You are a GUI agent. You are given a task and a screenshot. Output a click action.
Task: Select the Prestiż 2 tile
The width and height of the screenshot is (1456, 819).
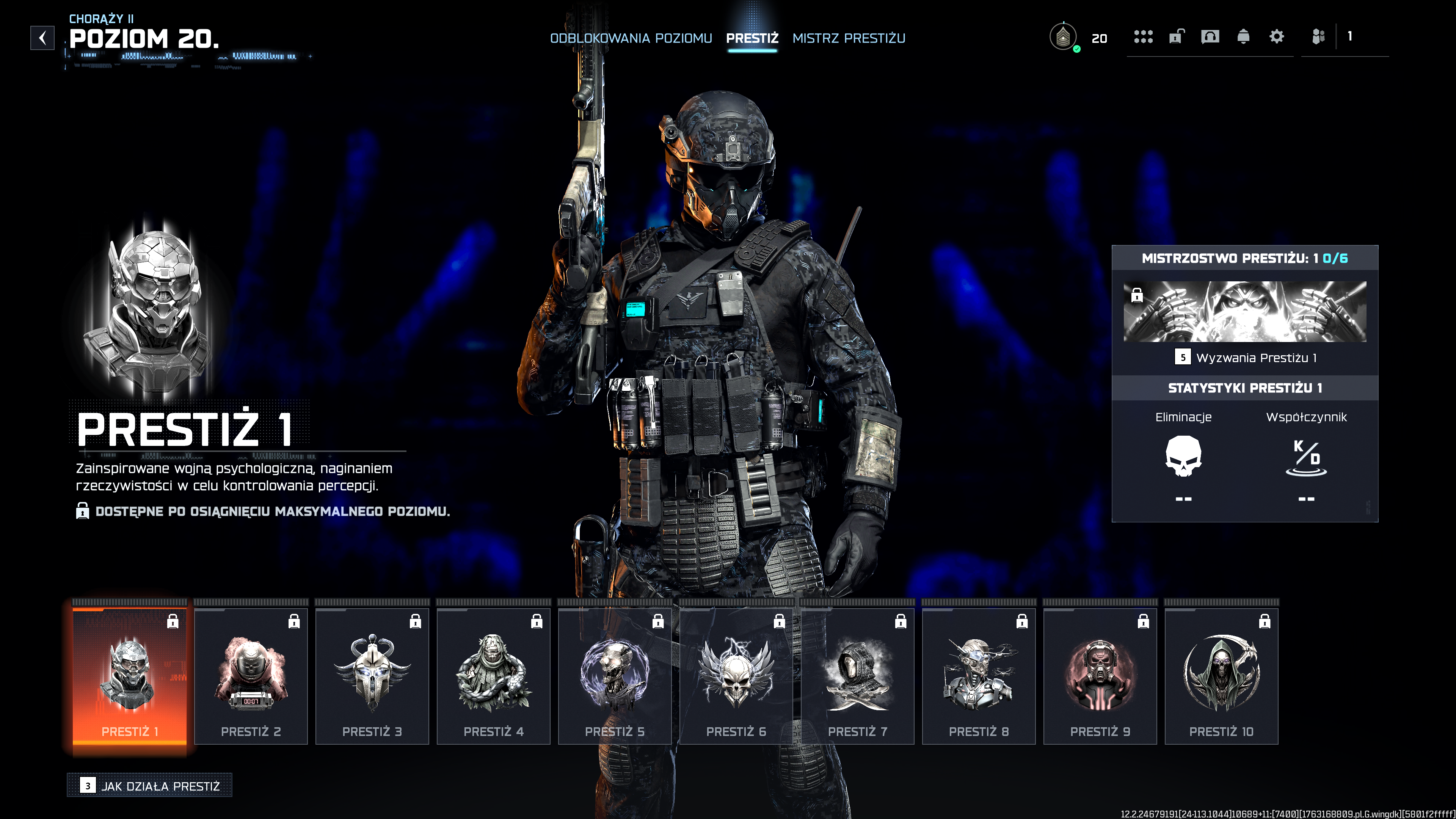[251, 676]
